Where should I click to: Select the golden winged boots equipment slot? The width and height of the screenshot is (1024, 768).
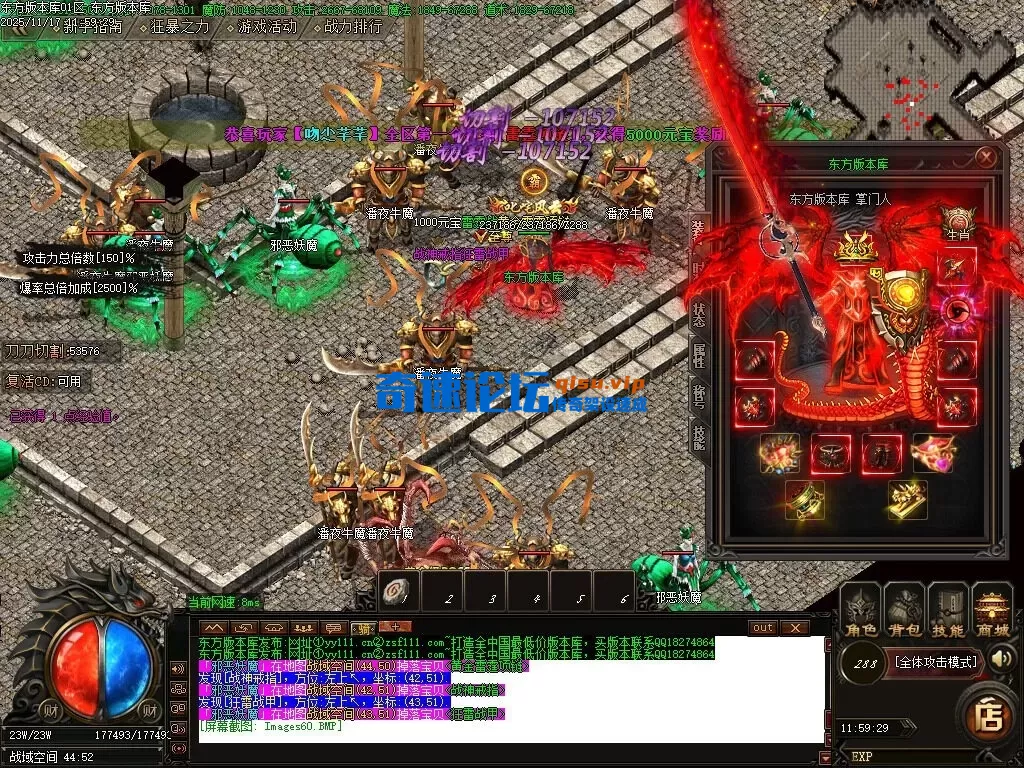pyautogui.click(x=907, y=500)
